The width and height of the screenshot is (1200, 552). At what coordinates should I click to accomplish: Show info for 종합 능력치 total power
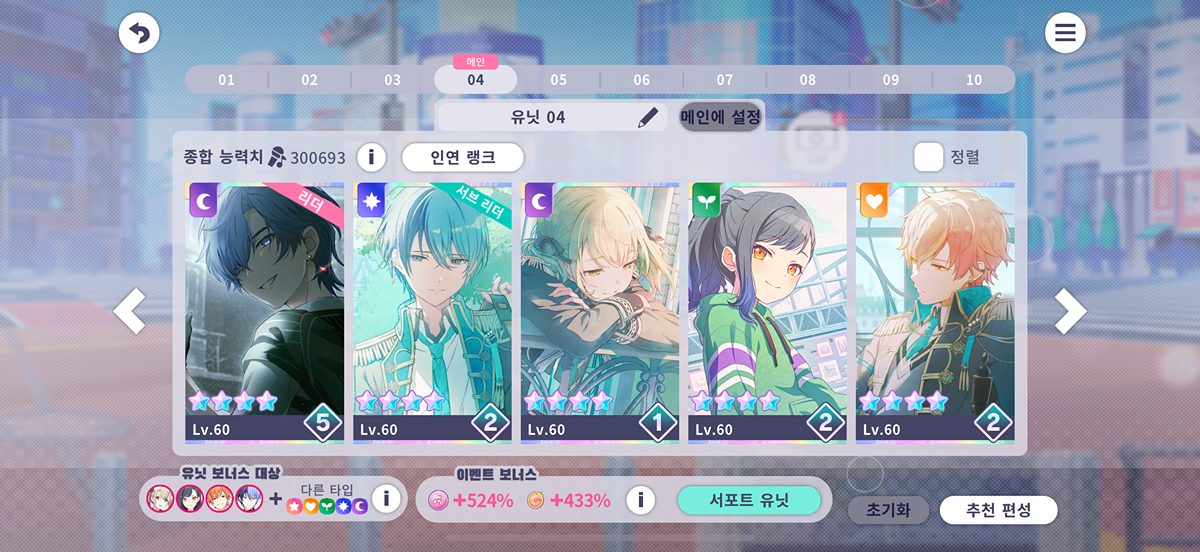(372, 157)
